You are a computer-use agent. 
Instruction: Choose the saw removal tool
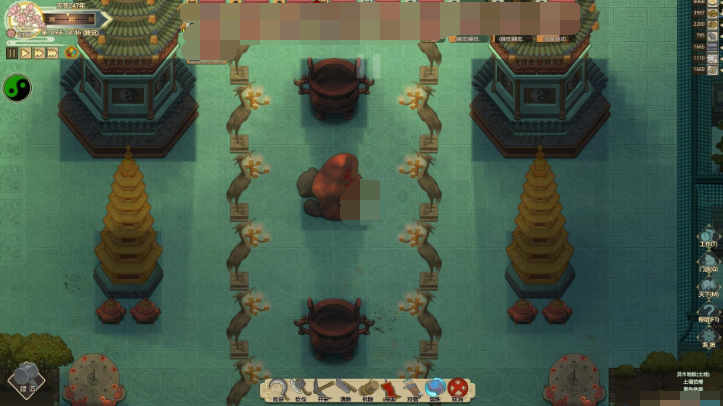click(344, 388)
